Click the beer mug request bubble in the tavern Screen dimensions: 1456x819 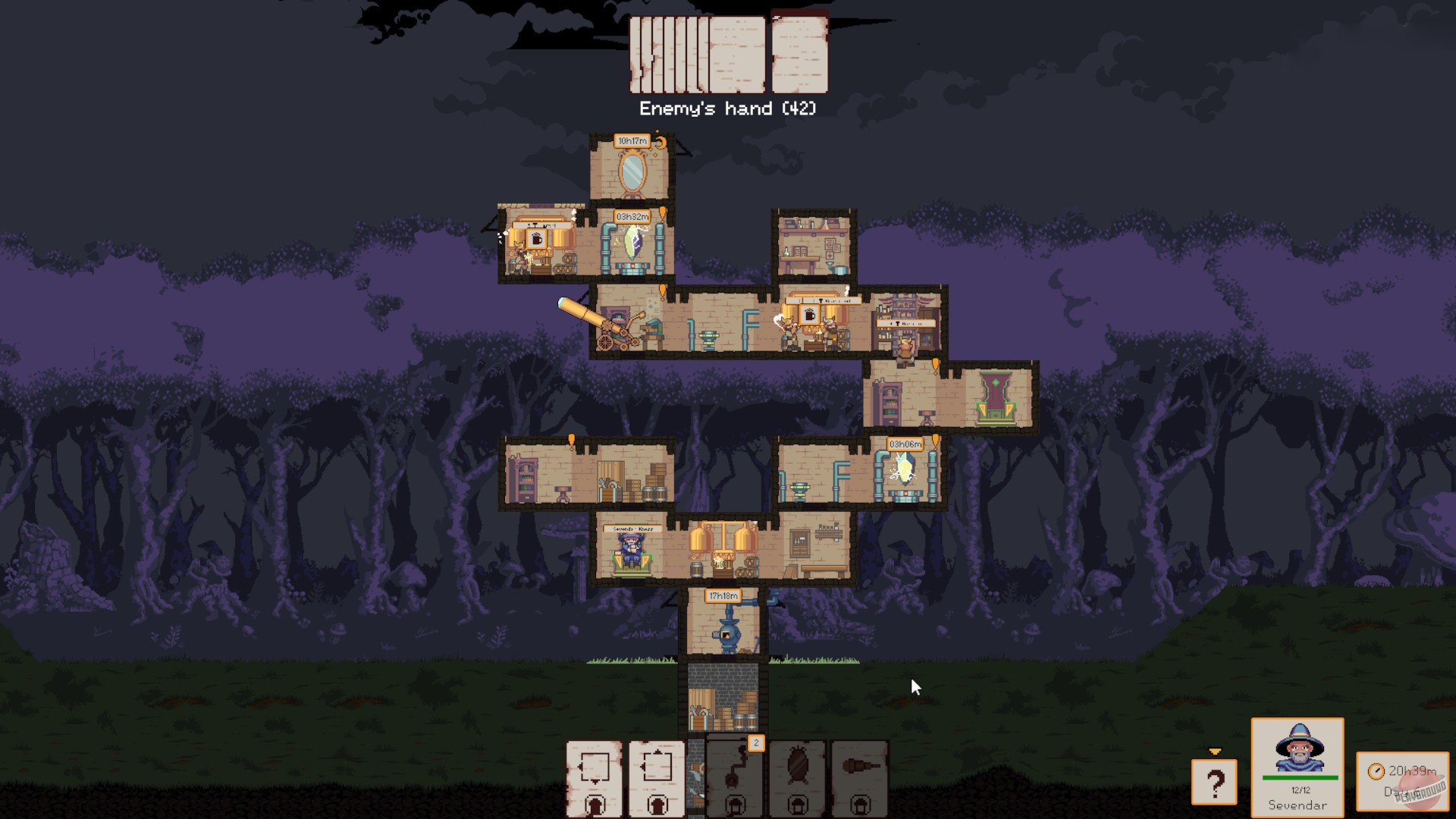pos(808,313)
